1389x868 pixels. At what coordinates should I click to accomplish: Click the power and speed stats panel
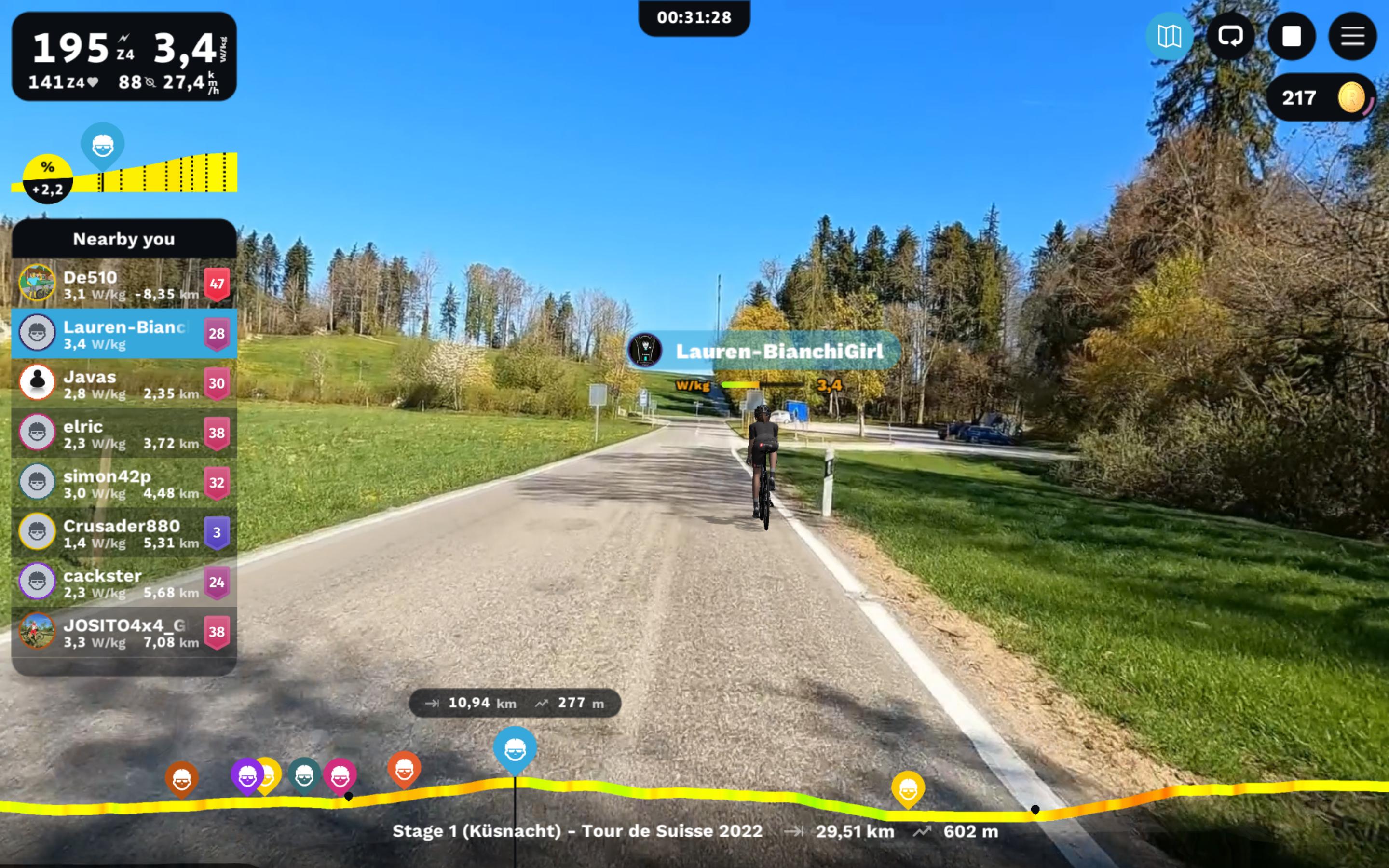click(124, 57)
